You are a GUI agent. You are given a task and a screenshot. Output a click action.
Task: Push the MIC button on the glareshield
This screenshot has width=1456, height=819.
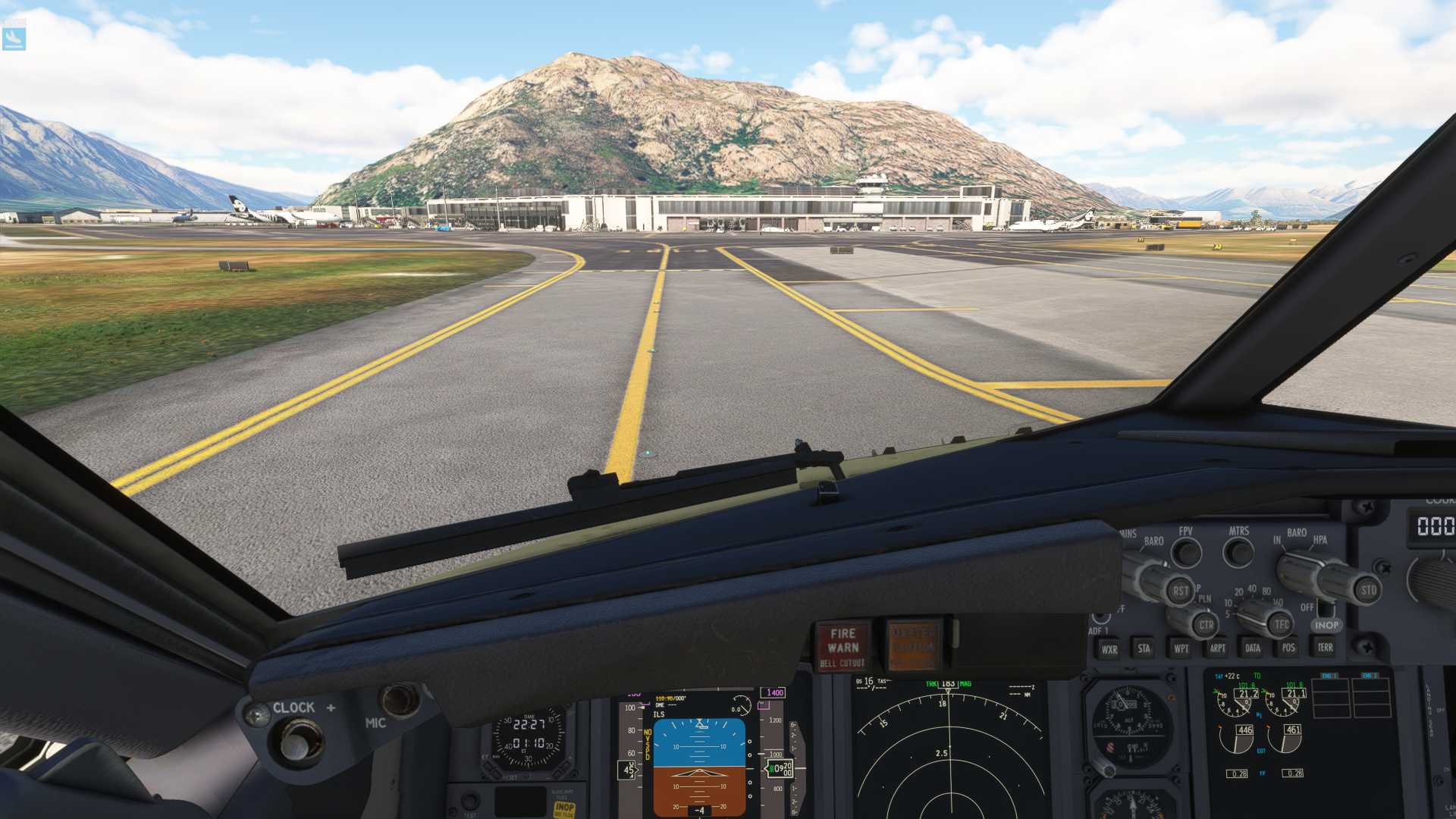click(400, 699)
